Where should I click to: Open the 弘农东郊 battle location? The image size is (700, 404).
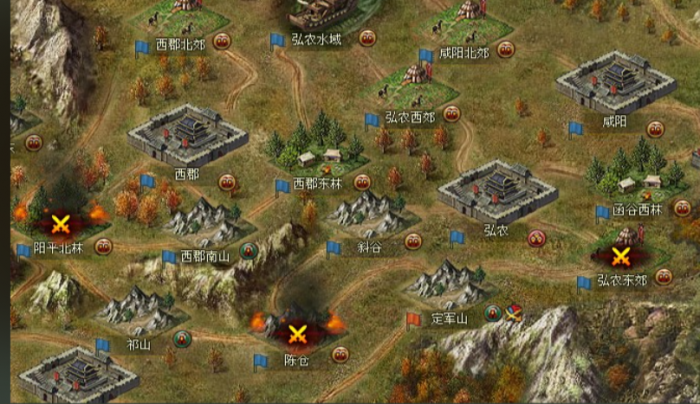point(620,254)
